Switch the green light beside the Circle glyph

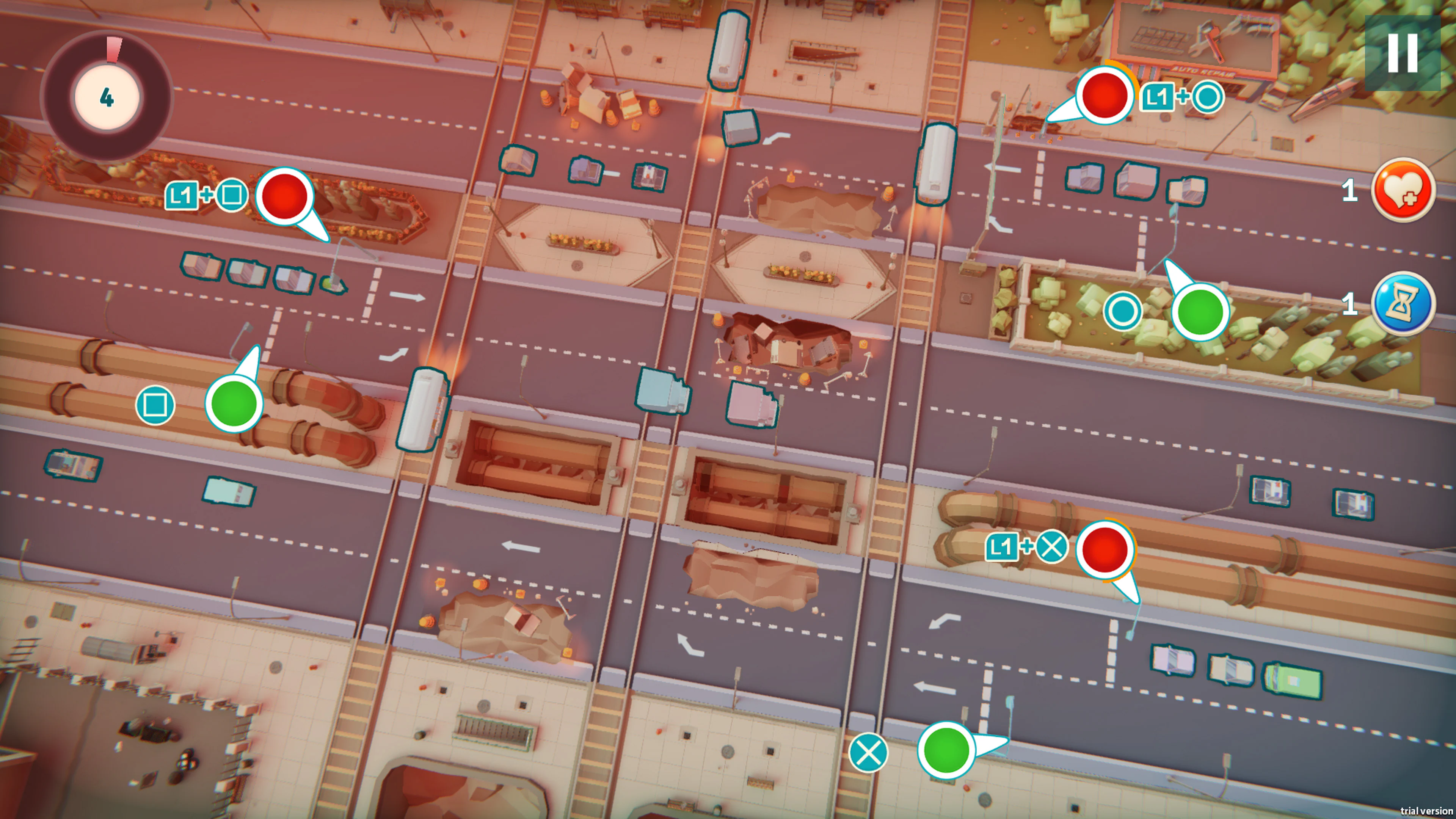(x=1199, y=311)
